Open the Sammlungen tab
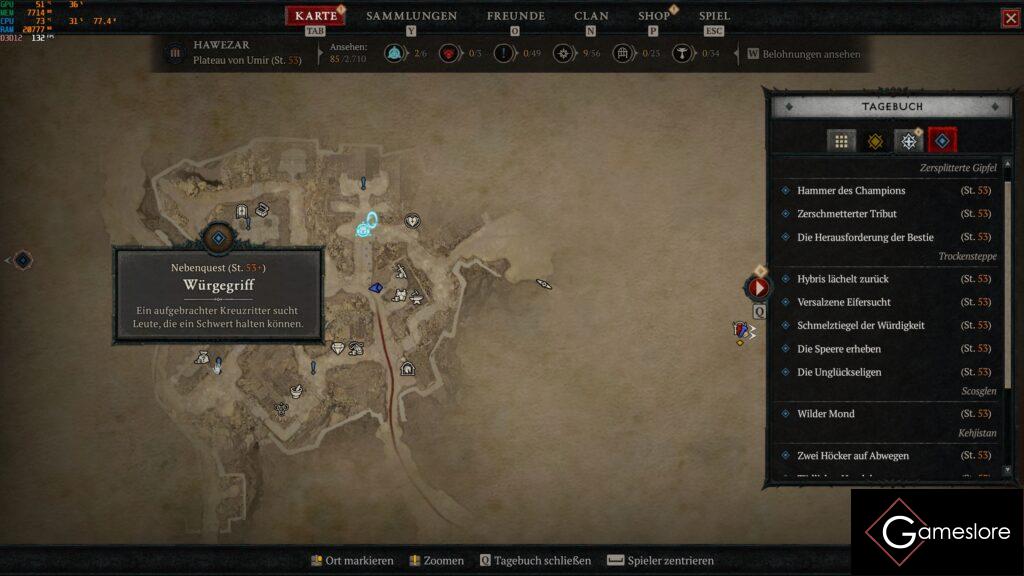The height and width of the screenshot is (576, 1024). (411, 16)
